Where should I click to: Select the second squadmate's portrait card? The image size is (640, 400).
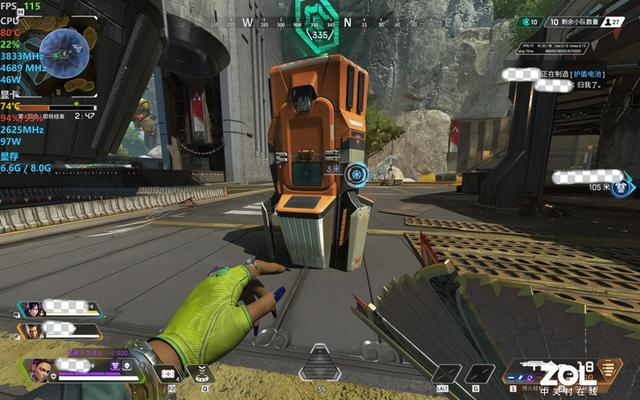click(33, 329)
